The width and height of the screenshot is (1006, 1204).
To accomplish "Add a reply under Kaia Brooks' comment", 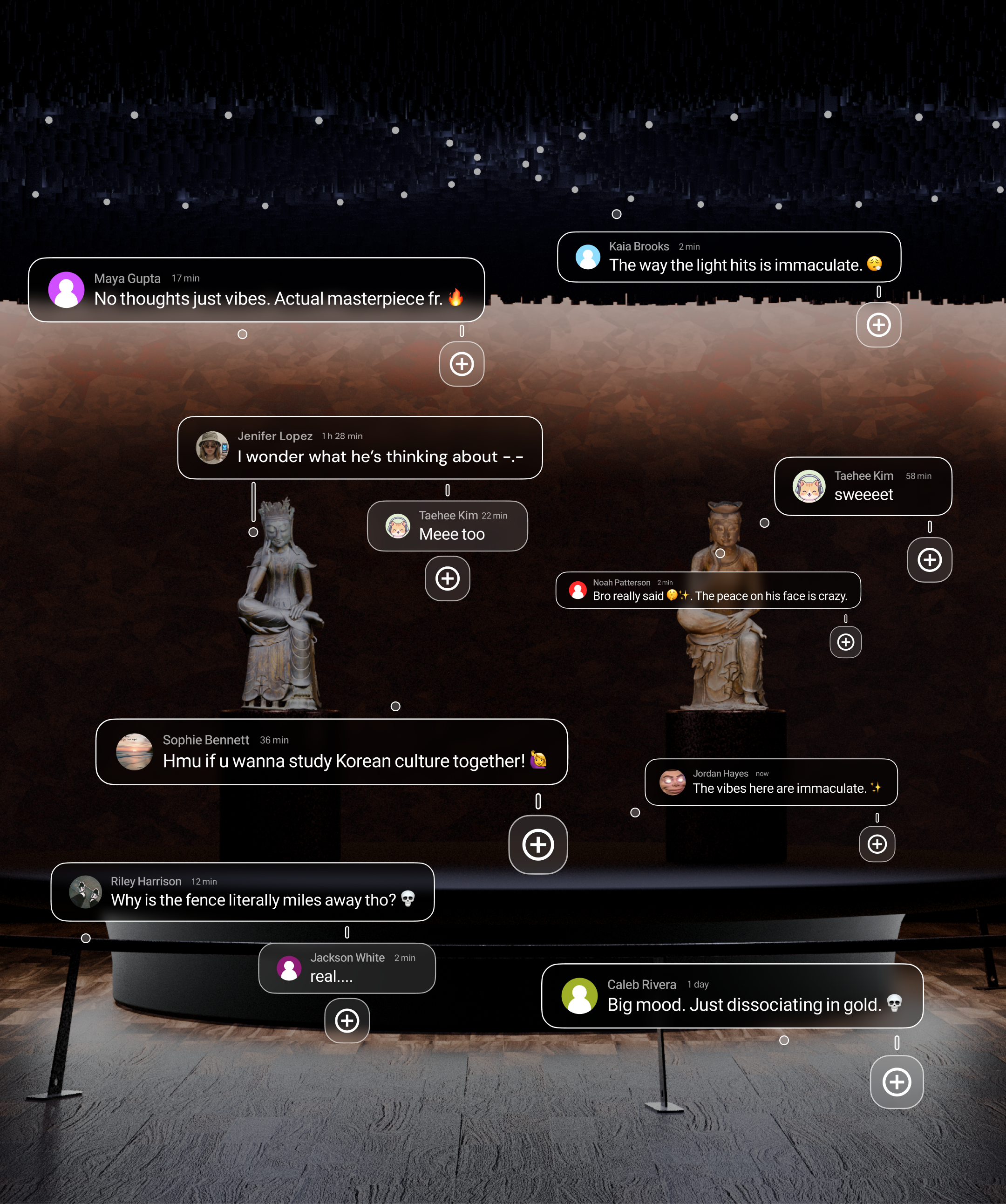I will (878, 325).
